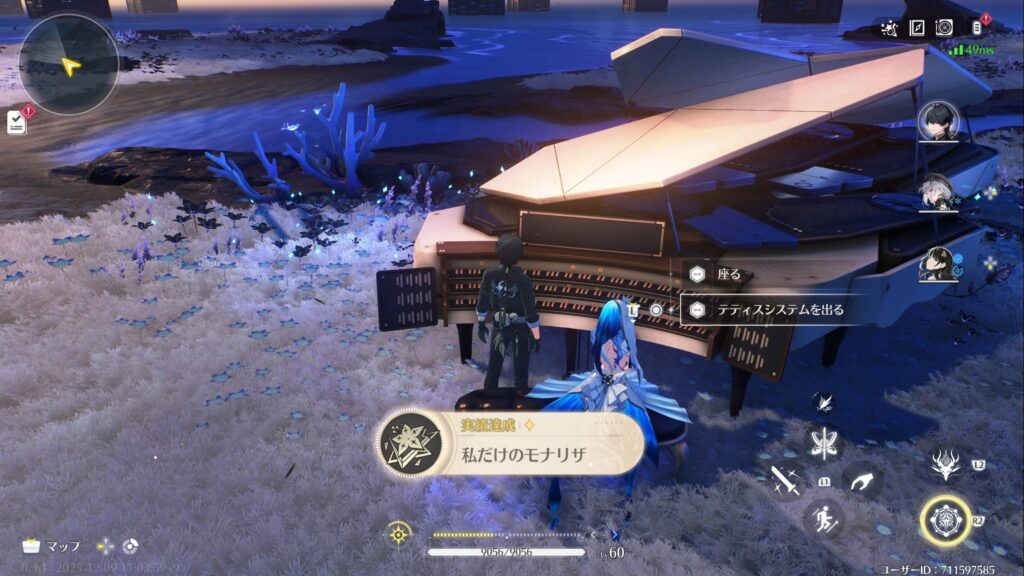Tap the small winged icon above skill buttons
Screen dimensions: 1024x576
(826, 402)
